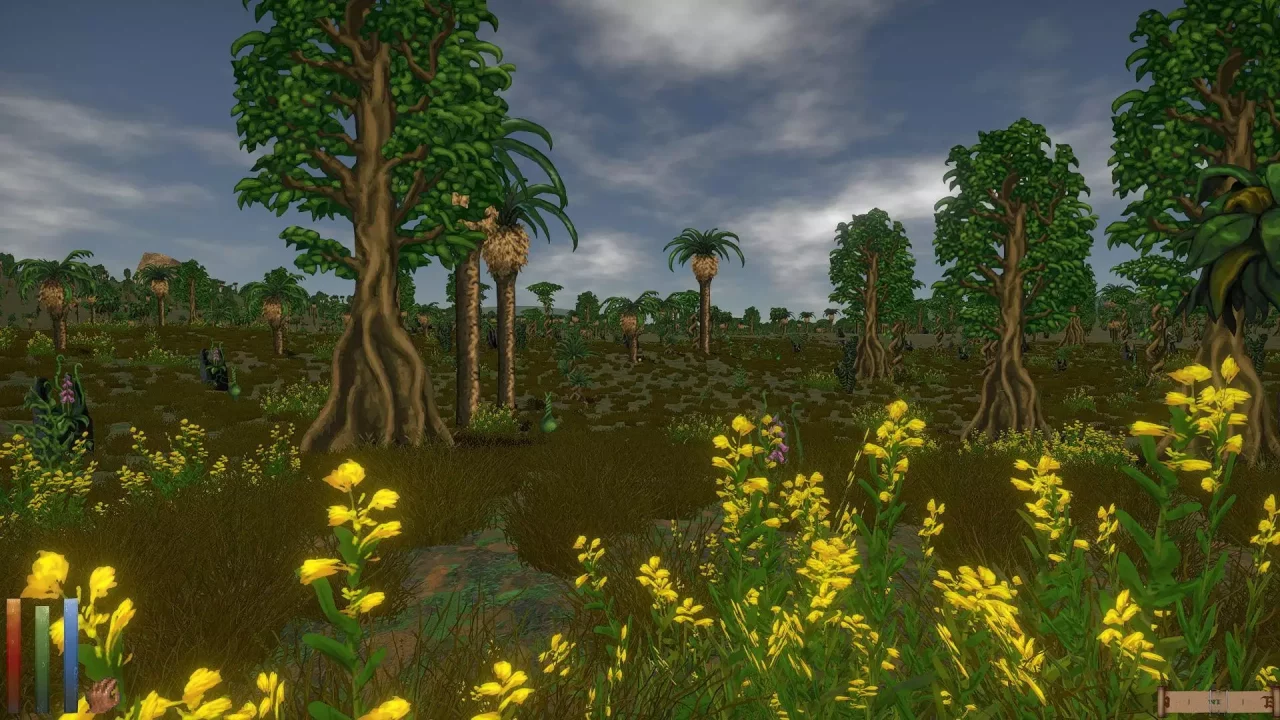The height and width of the screenshot is (720, 1280).
Task: Click the left end cap of the compass scroll
Action: pyautogui.click(x=1160, y=700)
